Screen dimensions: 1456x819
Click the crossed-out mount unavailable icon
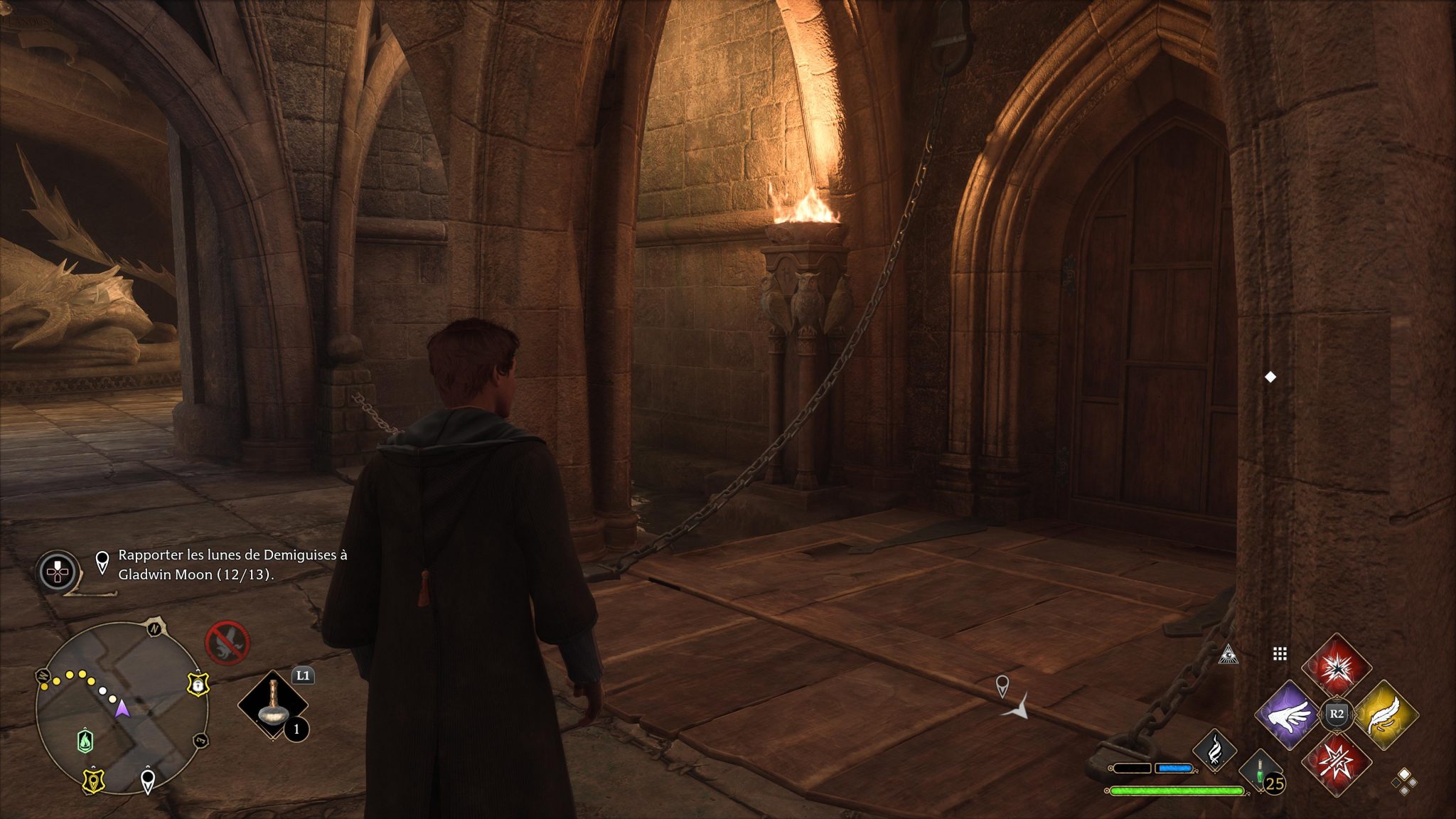click(227, 643)
